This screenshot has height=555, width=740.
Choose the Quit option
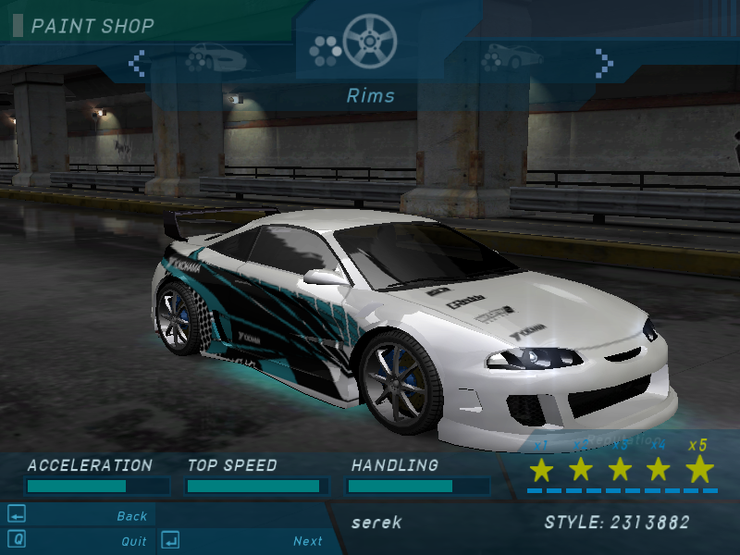coord(133,541)
